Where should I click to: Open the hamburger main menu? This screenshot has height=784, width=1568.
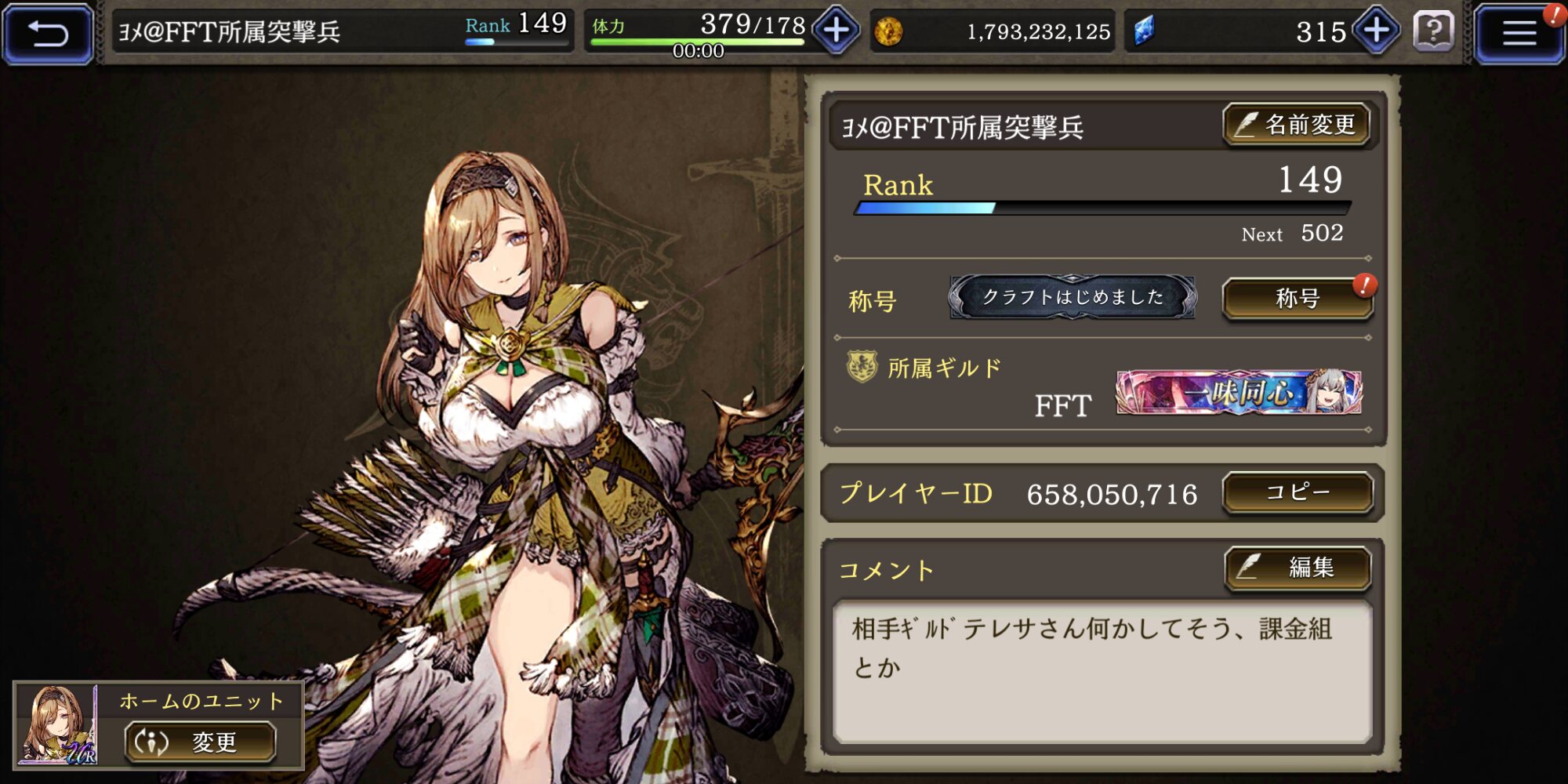click(x=1519, y=33)
